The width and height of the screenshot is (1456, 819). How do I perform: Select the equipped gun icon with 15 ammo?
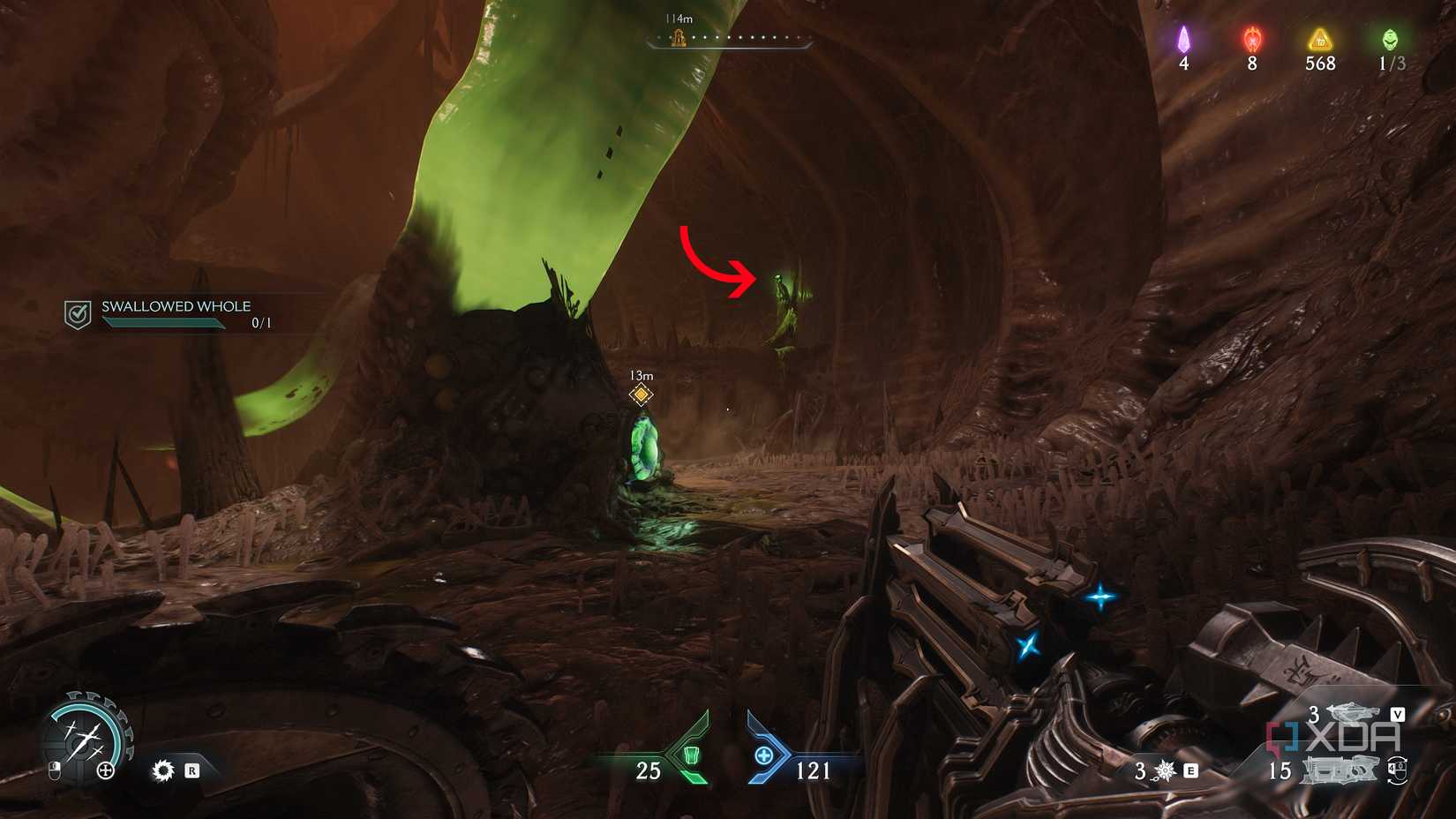pos(1340,770)
